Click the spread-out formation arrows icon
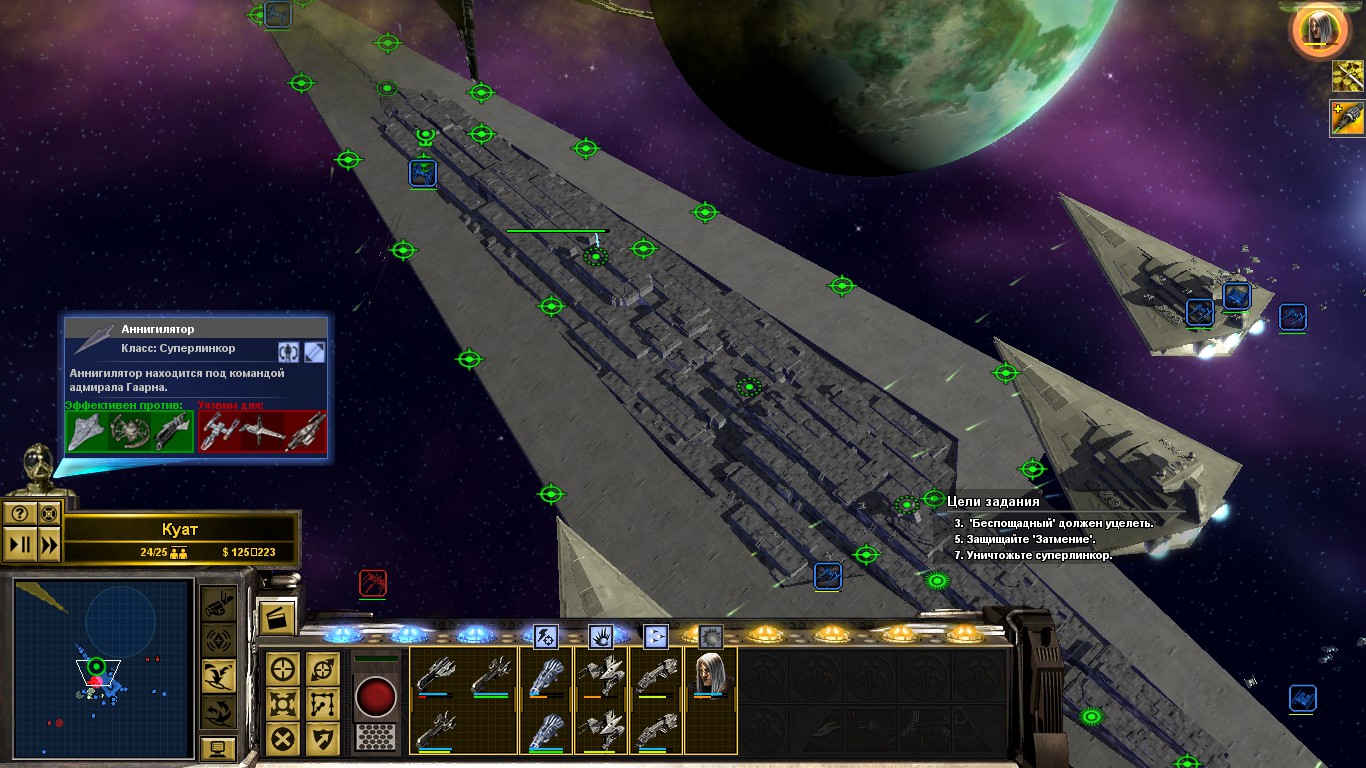1366x768 pixels. click(281, 704)
